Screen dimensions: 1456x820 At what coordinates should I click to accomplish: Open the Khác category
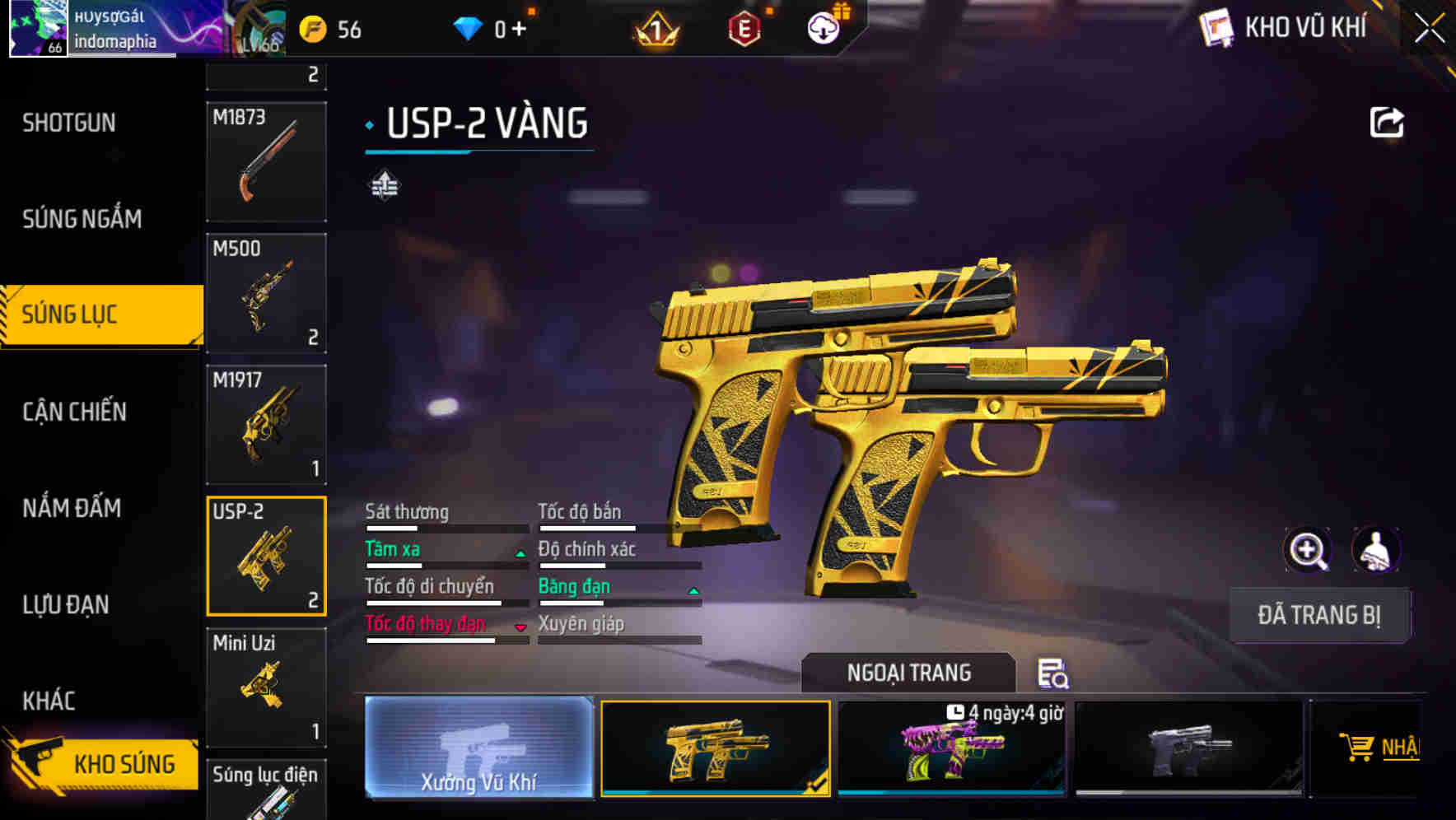pos(49,701)
